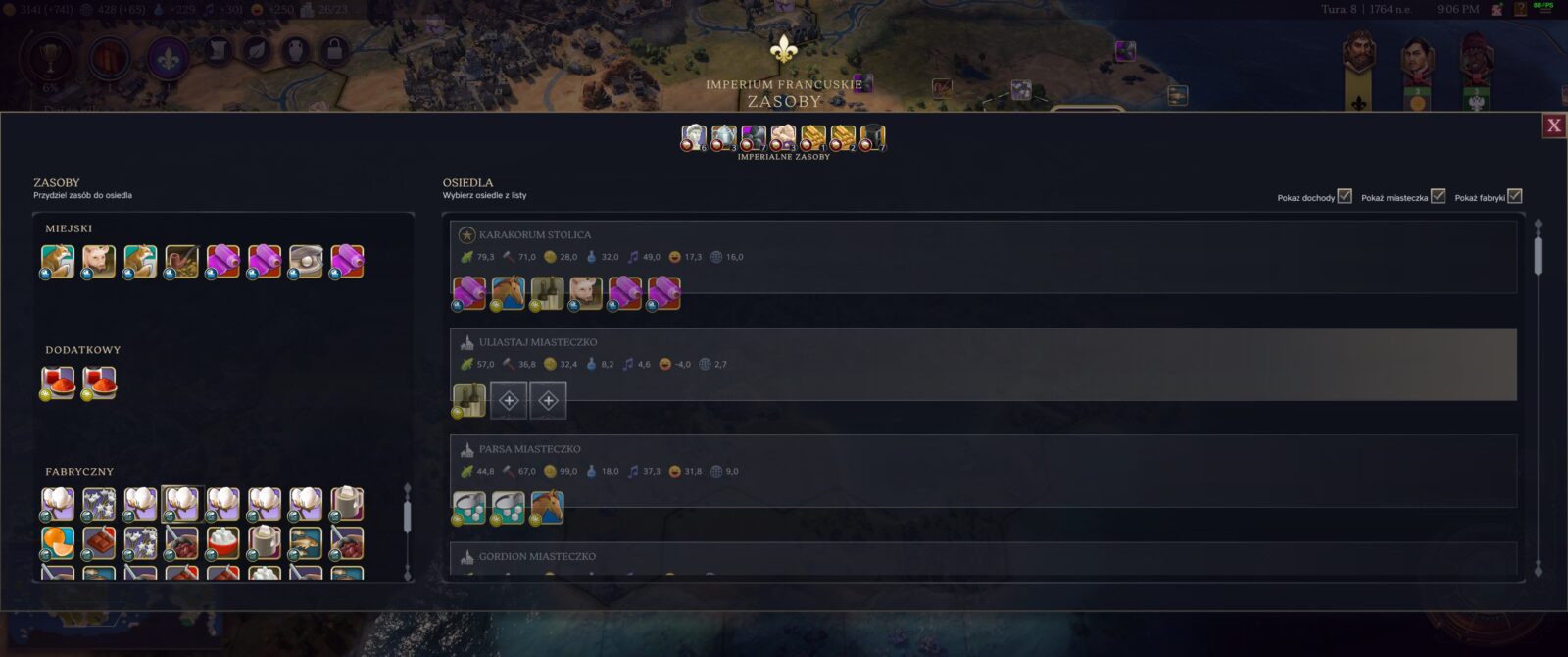Select the tobacco pipe city resource
Viewport: 1568px width, 657px height.
(181, 262)
